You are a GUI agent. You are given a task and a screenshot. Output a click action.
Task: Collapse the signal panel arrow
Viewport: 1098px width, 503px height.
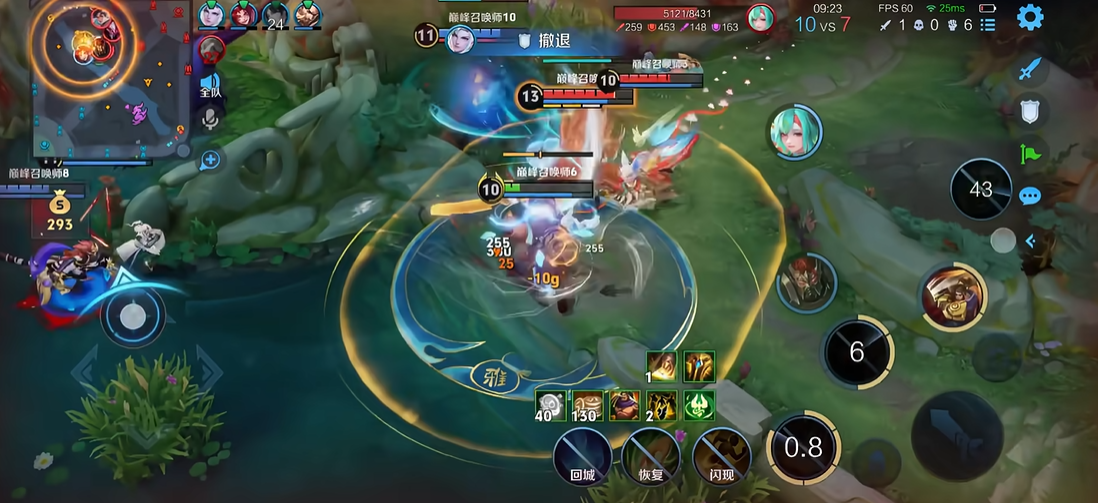tap(1031, 240)
